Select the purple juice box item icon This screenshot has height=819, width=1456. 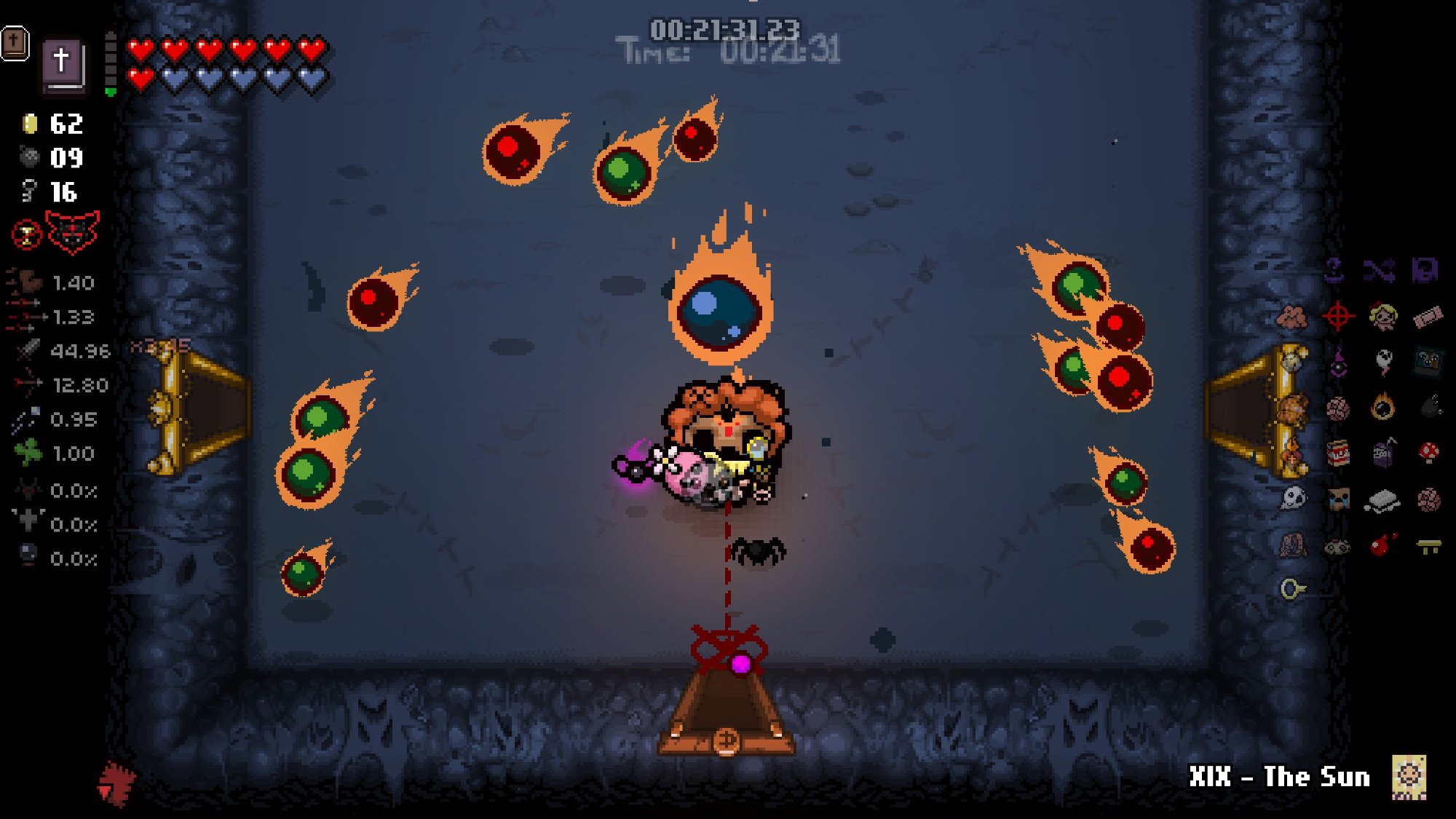[x=1382, y=453]
